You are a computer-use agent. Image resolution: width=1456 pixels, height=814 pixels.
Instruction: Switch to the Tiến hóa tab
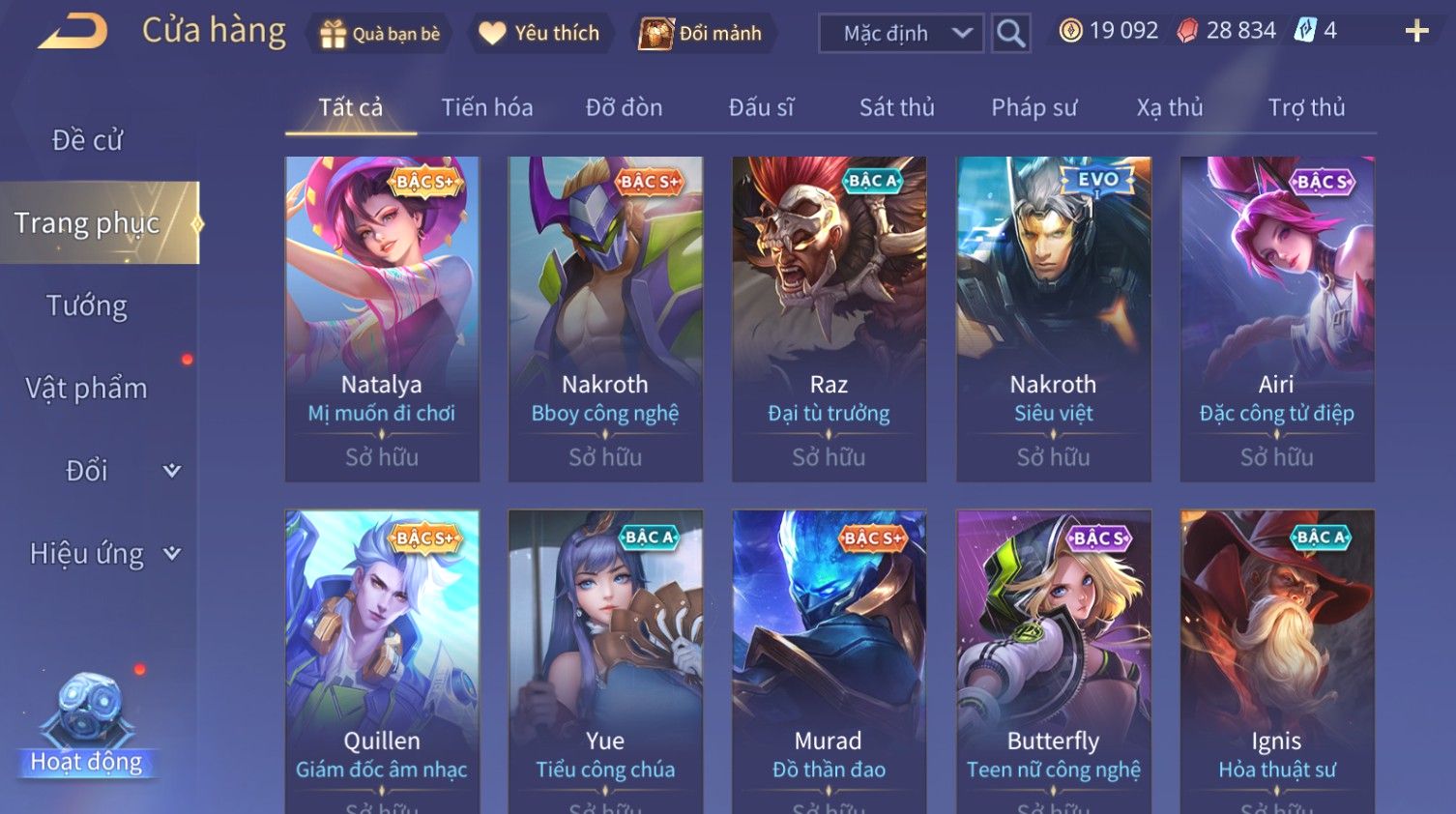(x=487, y=107)
